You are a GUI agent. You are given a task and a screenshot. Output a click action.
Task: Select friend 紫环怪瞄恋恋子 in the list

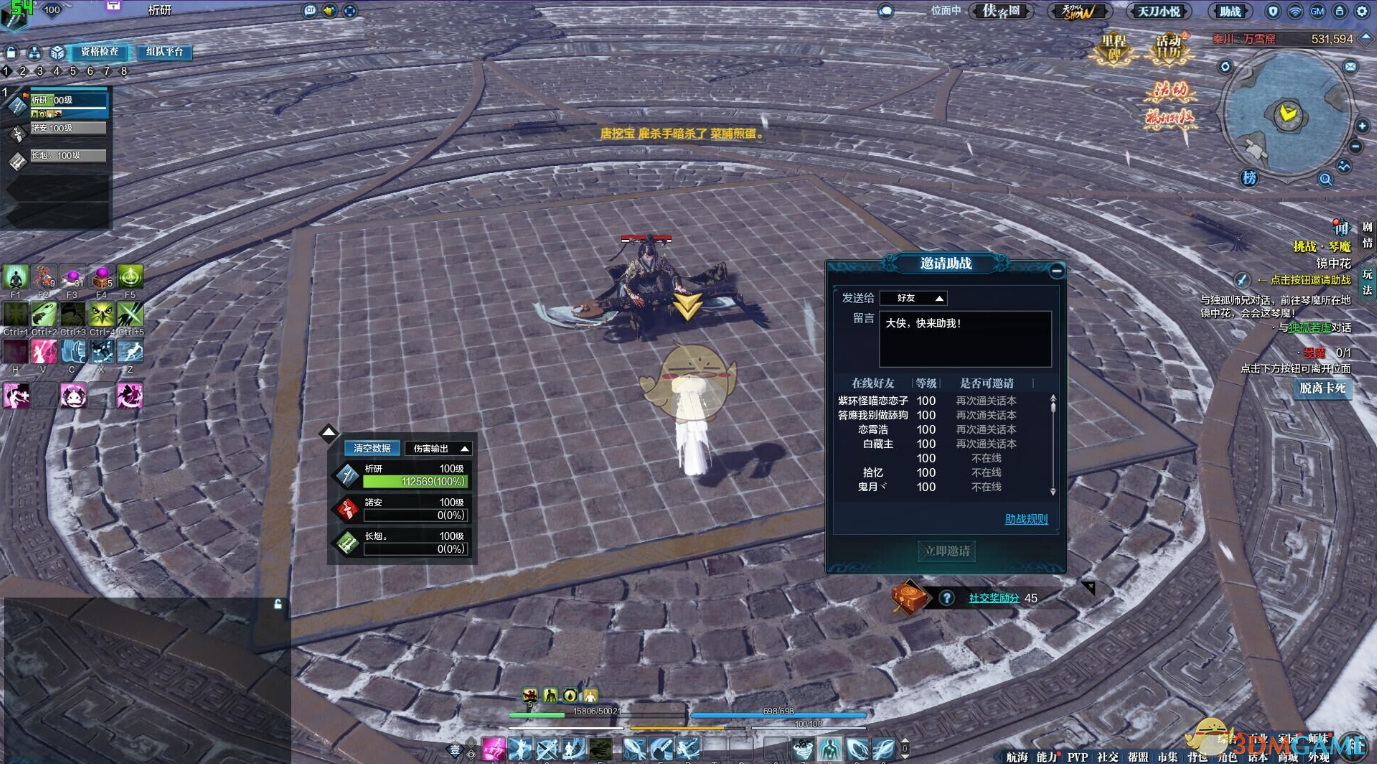coord(873,401)
